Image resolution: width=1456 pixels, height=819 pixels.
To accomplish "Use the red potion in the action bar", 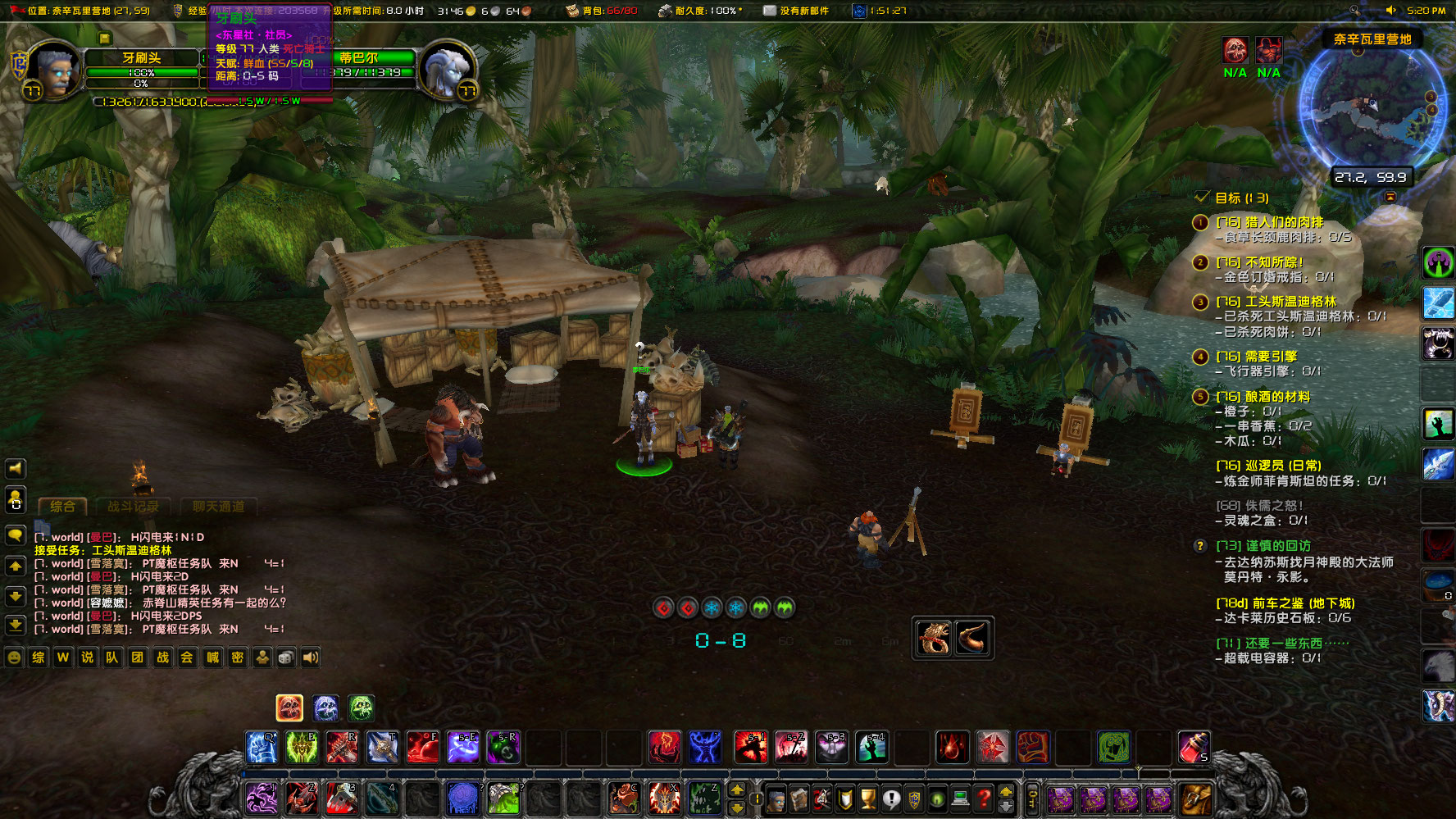I will [x=1193, y=748].
